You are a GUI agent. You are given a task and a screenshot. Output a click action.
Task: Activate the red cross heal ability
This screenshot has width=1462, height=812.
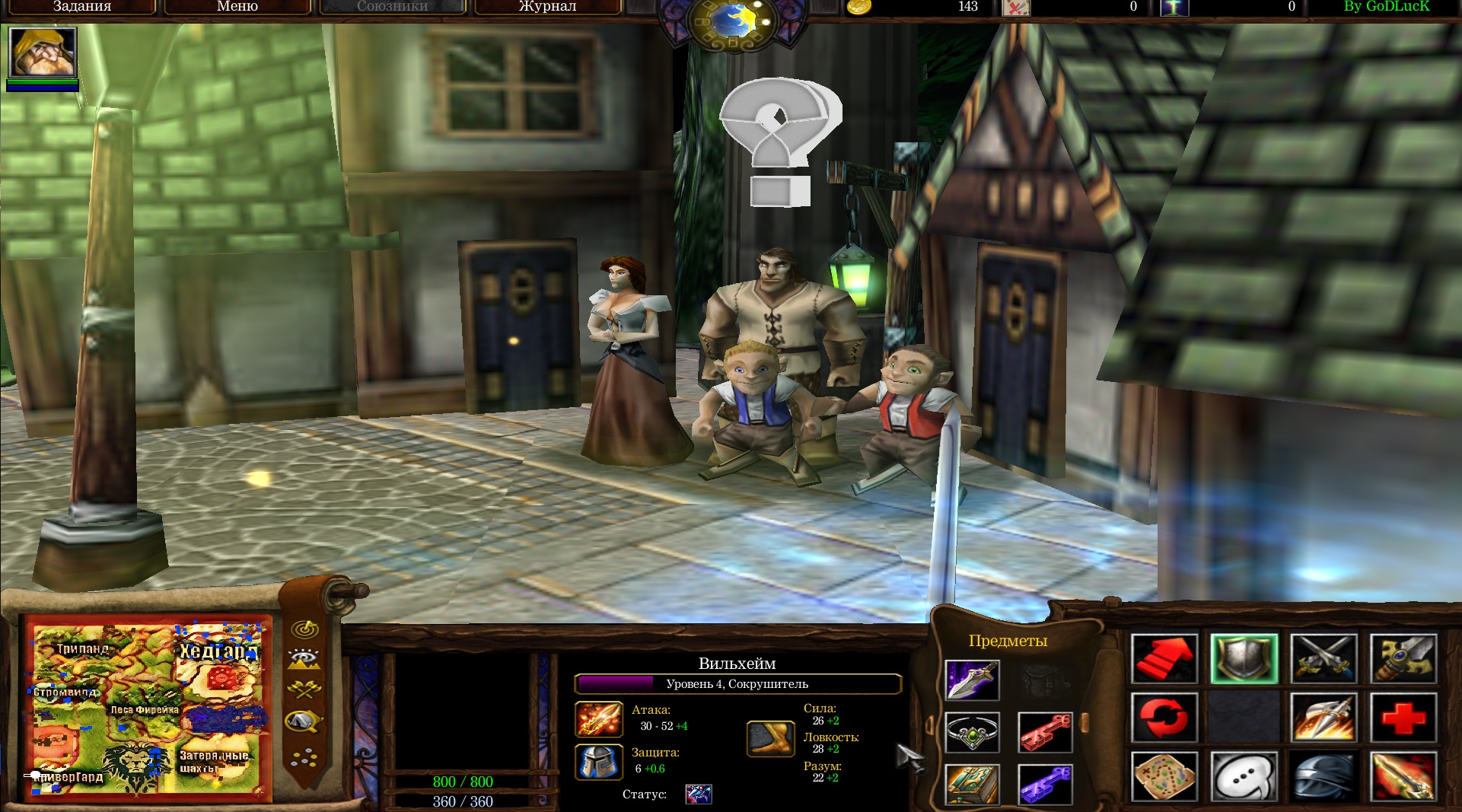[1403, 718]
